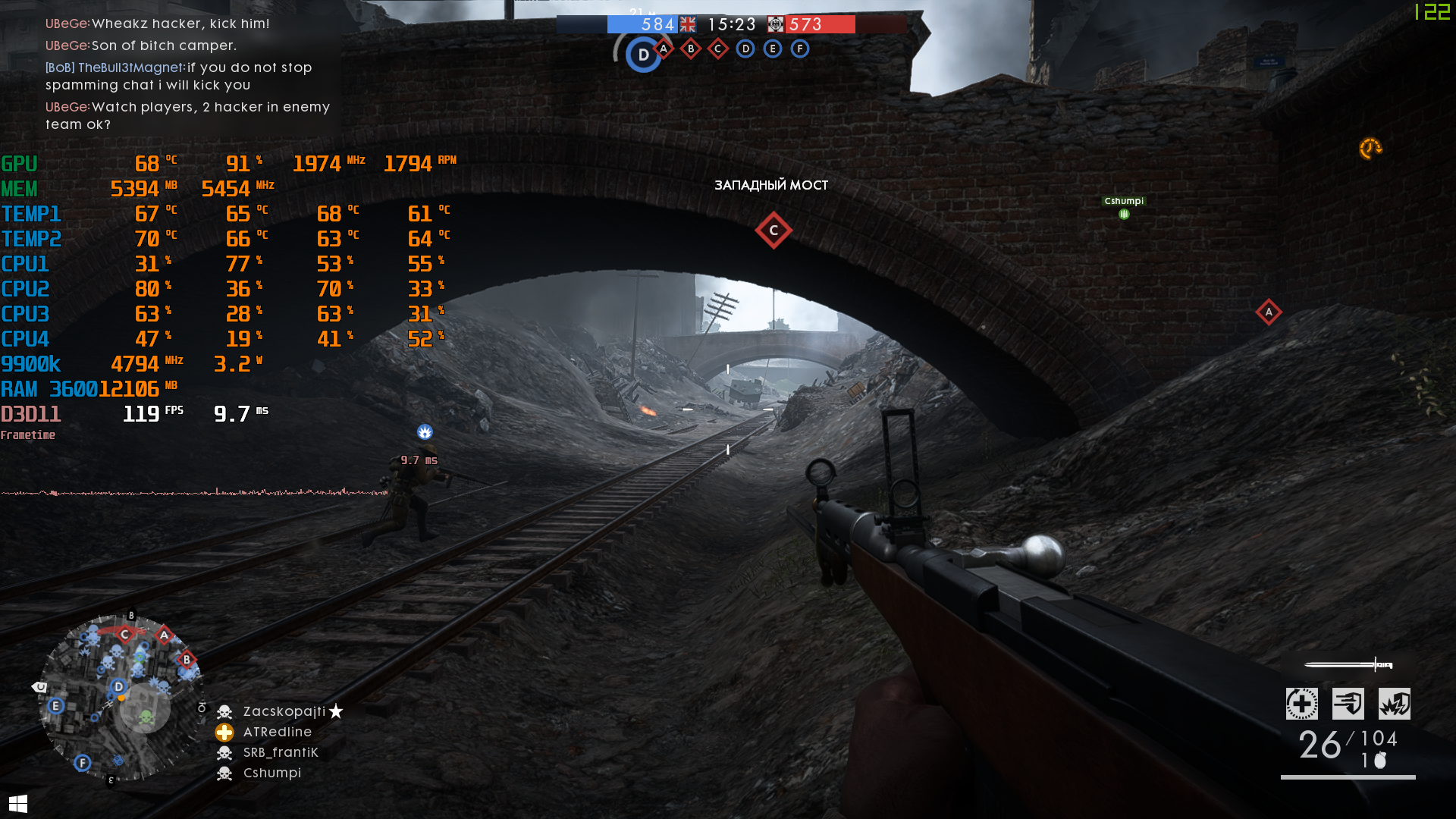This screenshot has height=819, width=1456.
Task: Select flag F in the top objective bar
Action: pyautogui.click(x=800, y=49)
